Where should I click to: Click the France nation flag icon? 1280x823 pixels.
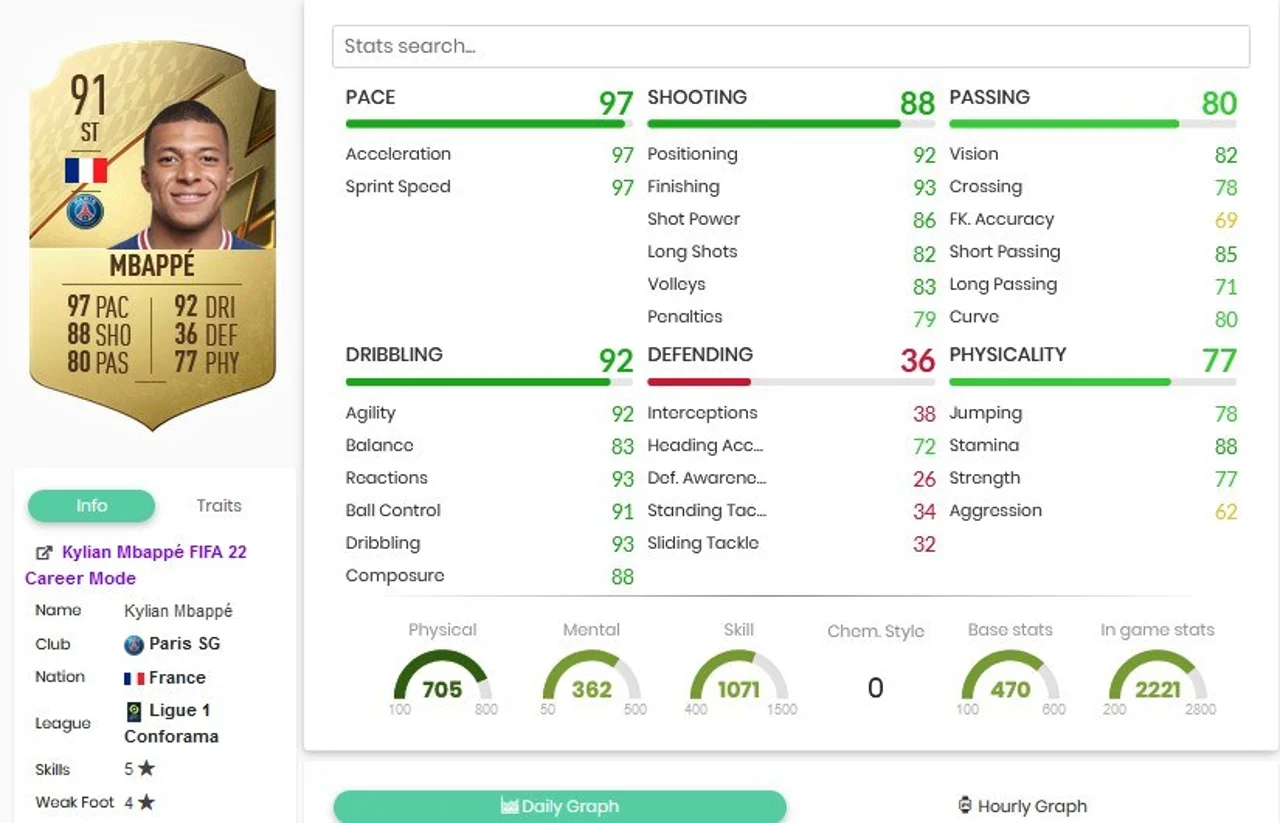pos(133,677)
